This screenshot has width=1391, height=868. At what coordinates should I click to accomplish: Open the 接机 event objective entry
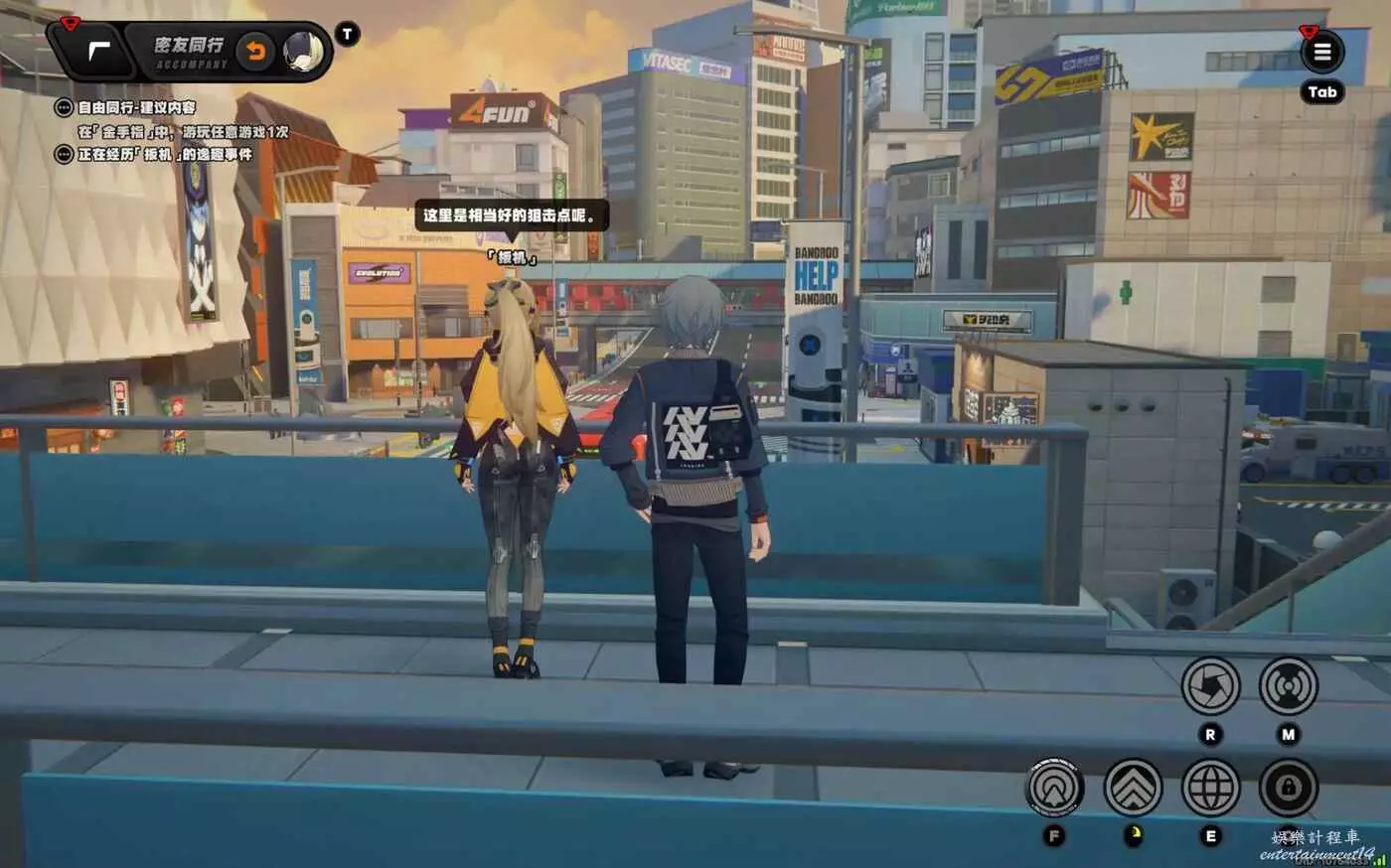point(164,154)
